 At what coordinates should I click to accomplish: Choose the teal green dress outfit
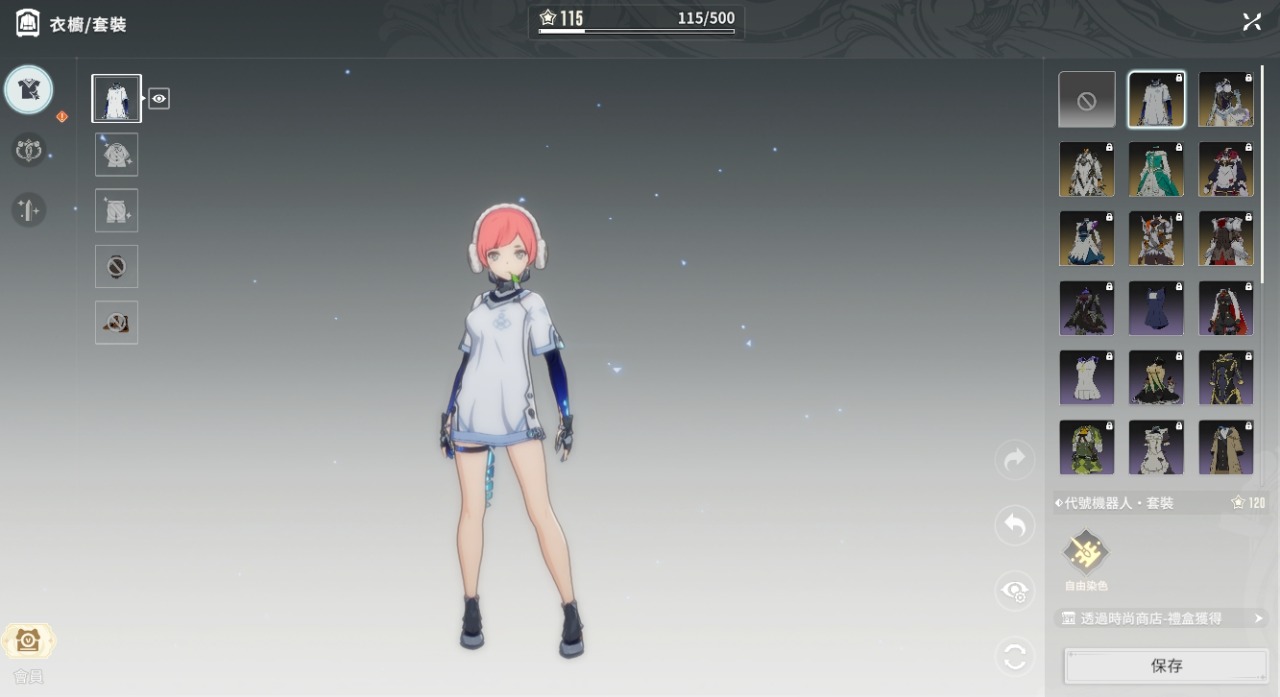[1156, 169]
